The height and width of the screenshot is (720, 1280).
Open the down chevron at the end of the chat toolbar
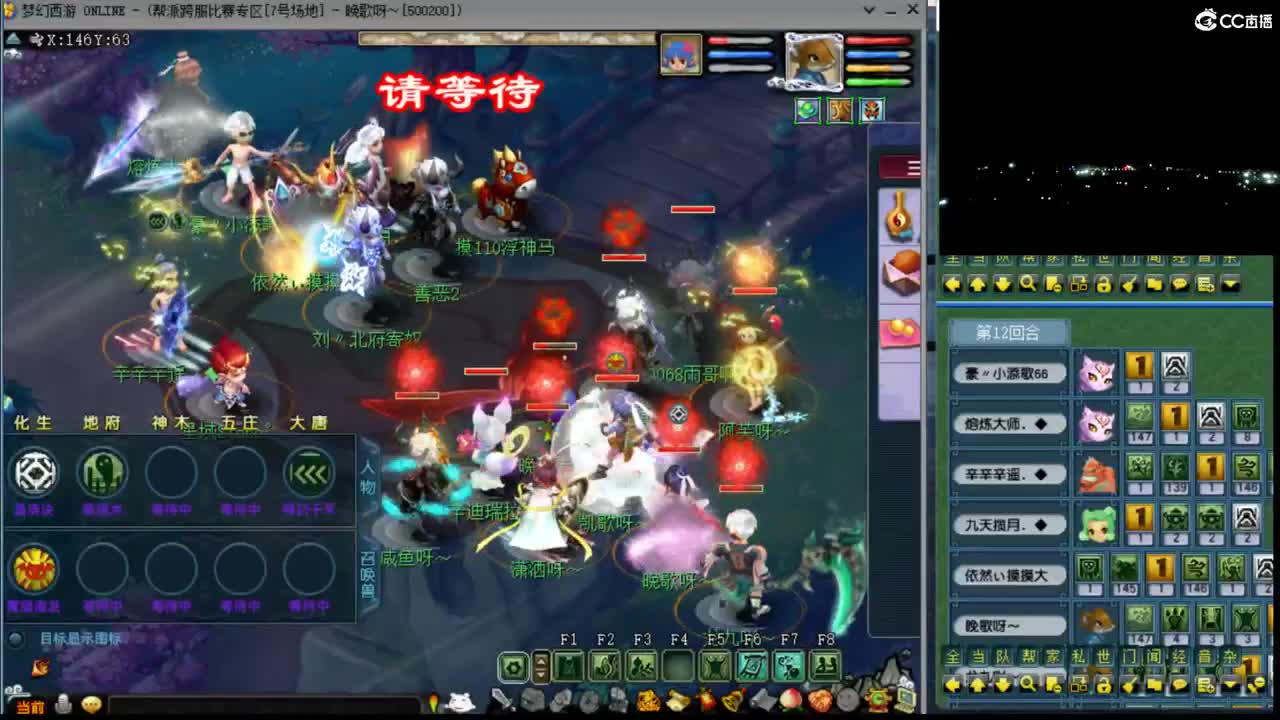pos(1230,283)
